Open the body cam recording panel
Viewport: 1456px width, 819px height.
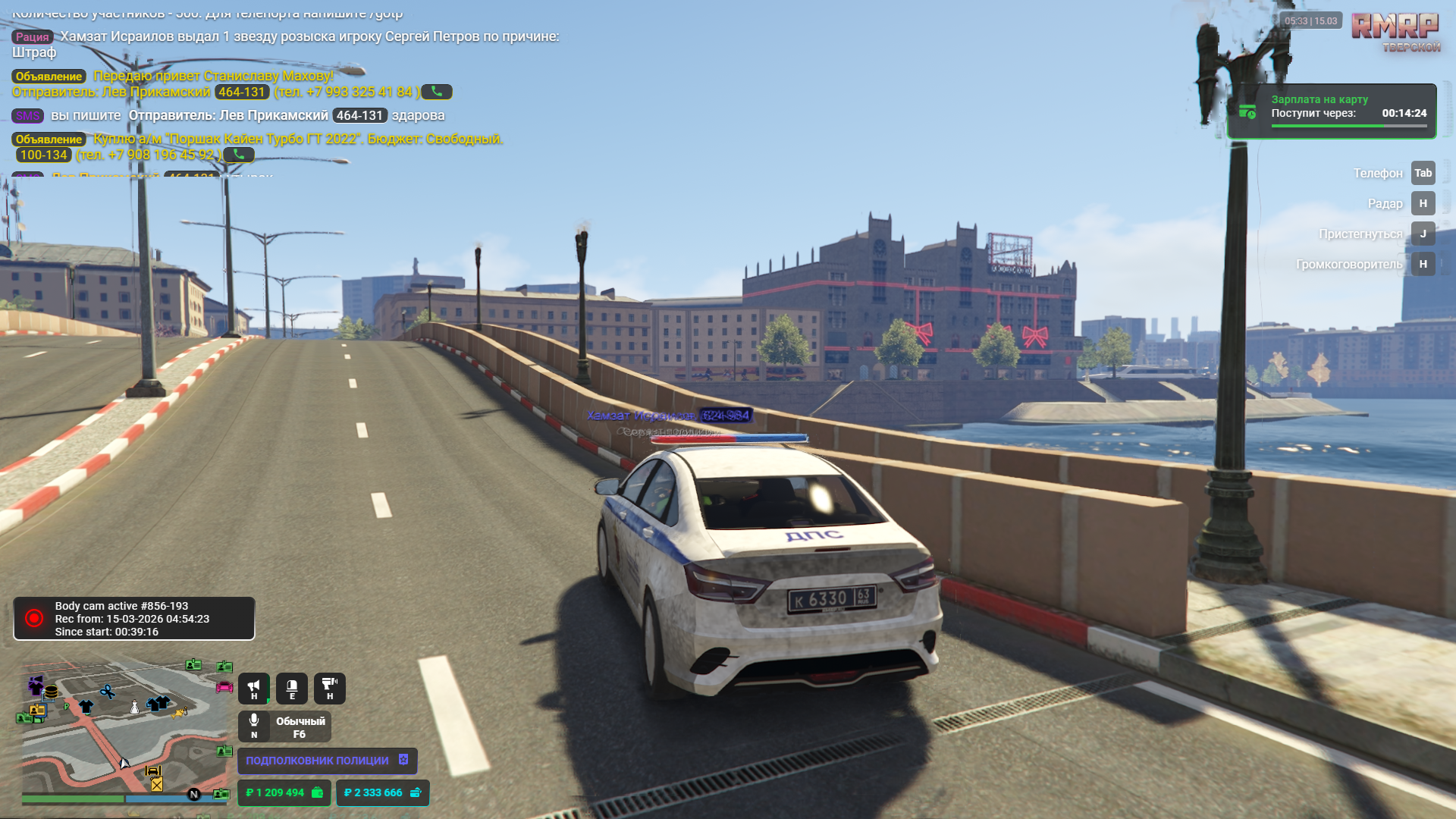click(134, 619)
